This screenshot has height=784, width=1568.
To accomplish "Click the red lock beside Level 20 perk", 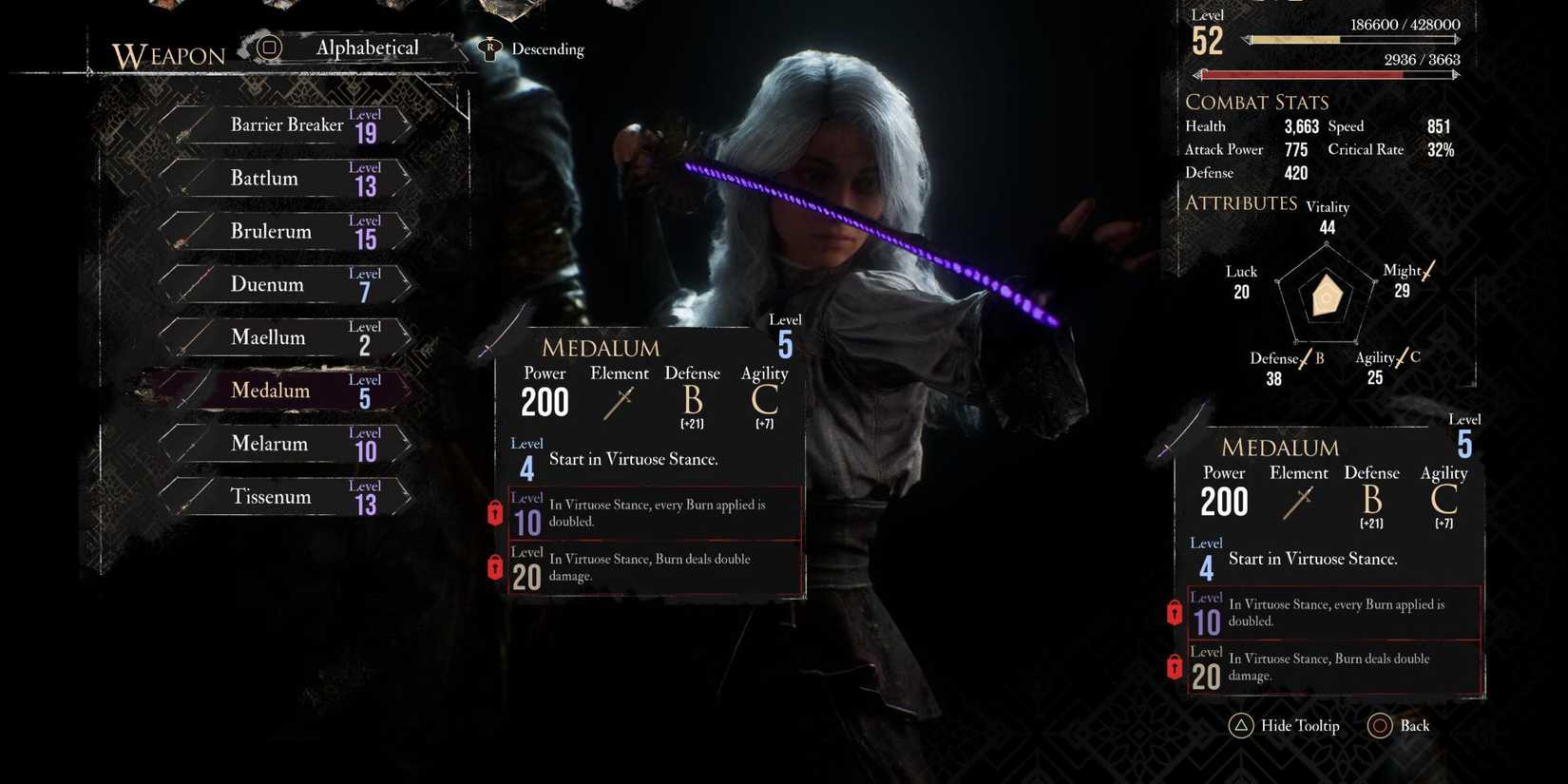I will (x=495, y=566).
